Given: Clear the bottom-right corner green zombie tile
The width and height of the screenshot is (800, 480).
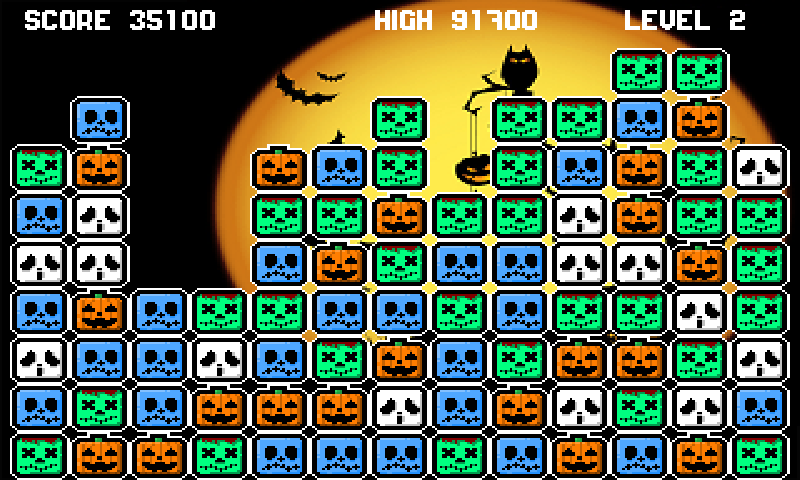Looking at the screenshot, I should click(x=759, y=455).
